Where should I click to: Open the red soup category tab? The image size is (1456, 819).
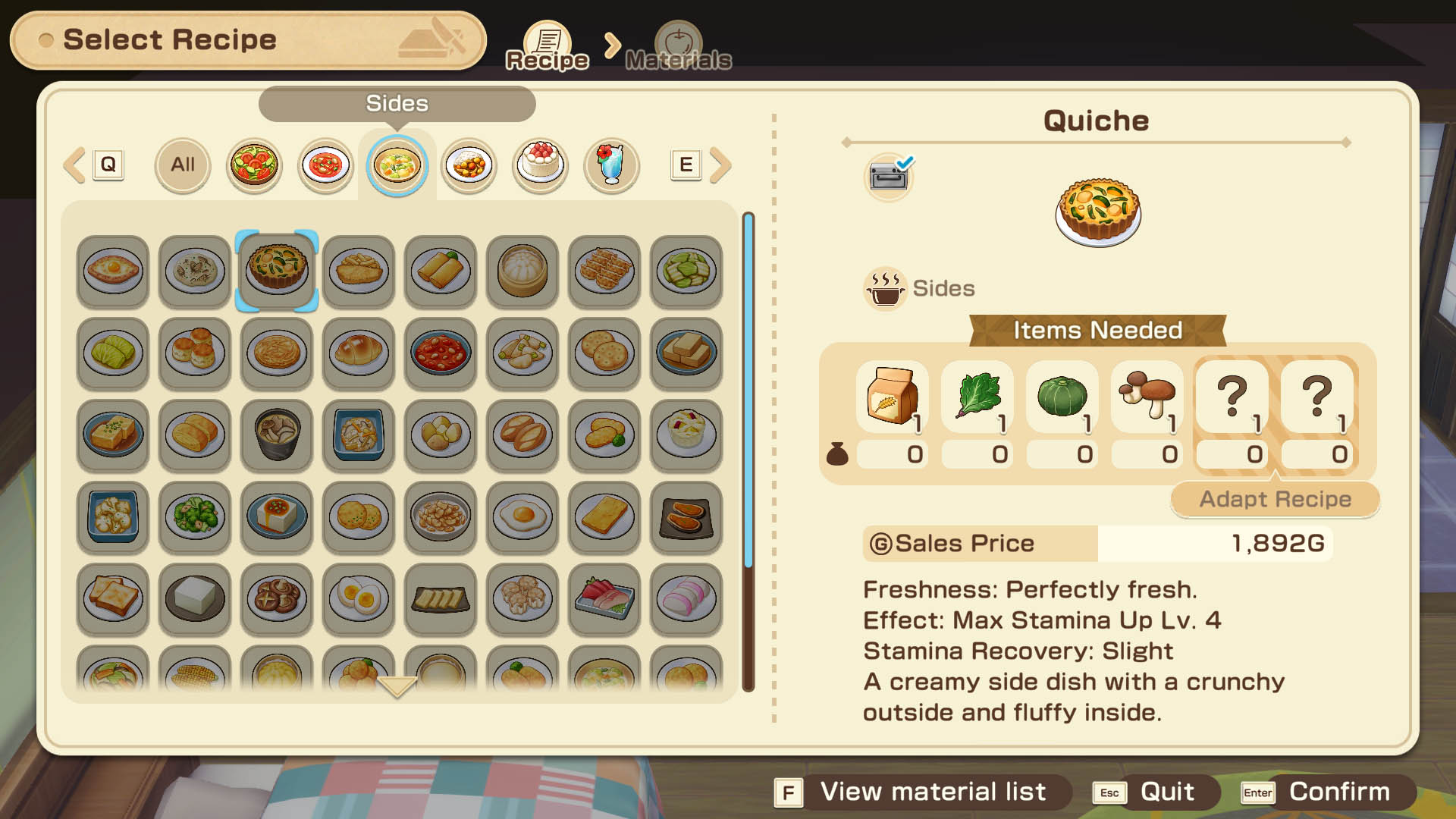click(325, 165)
